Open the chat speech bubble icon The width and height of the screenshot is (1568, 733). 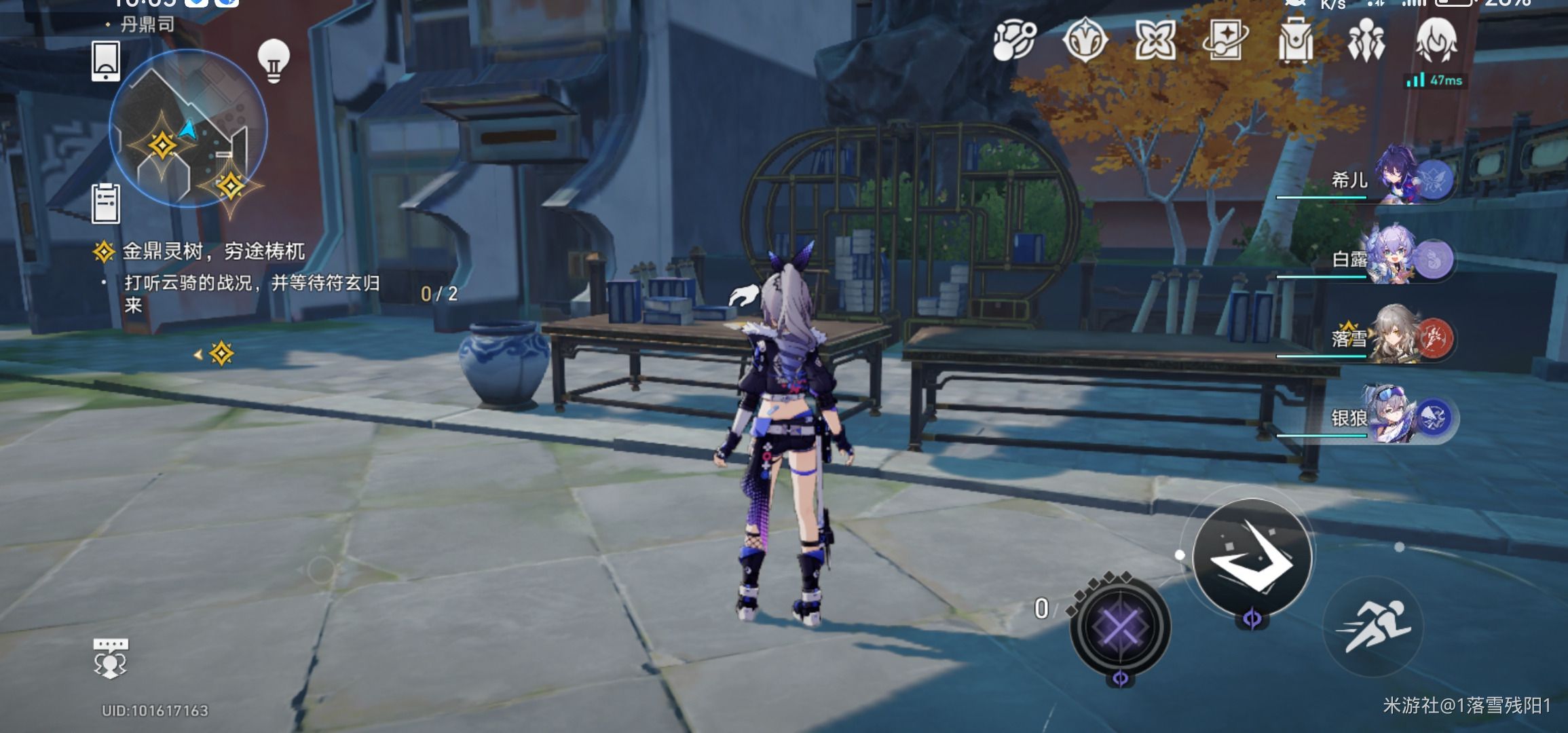[110, 658]
